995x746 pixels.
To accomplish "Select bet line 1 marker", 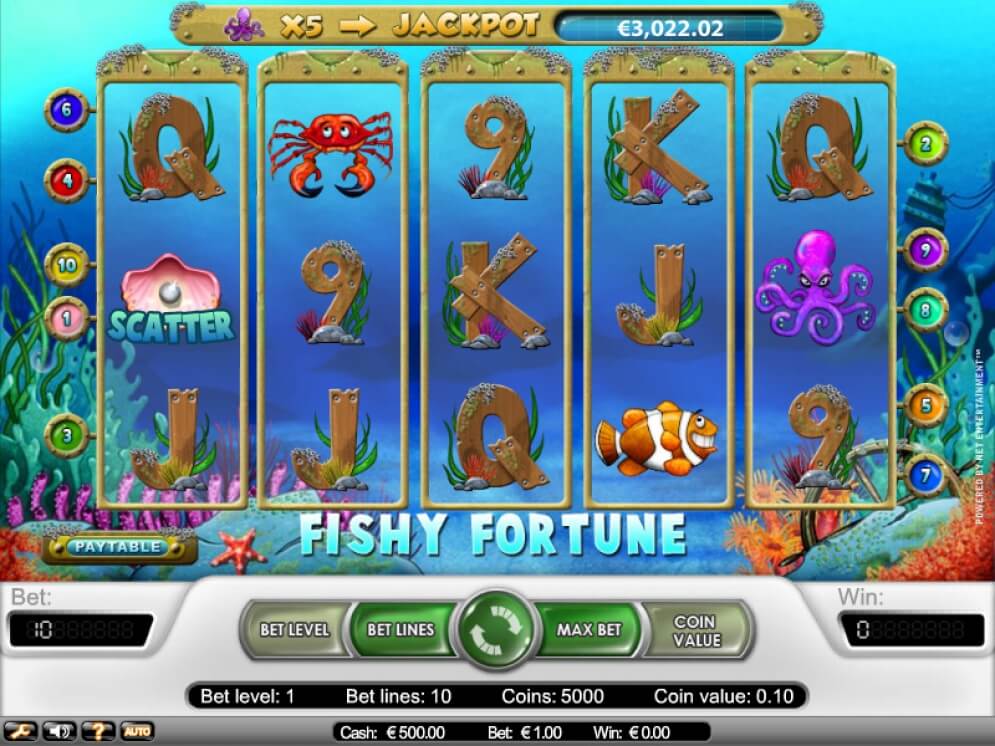I will point(67,317).
